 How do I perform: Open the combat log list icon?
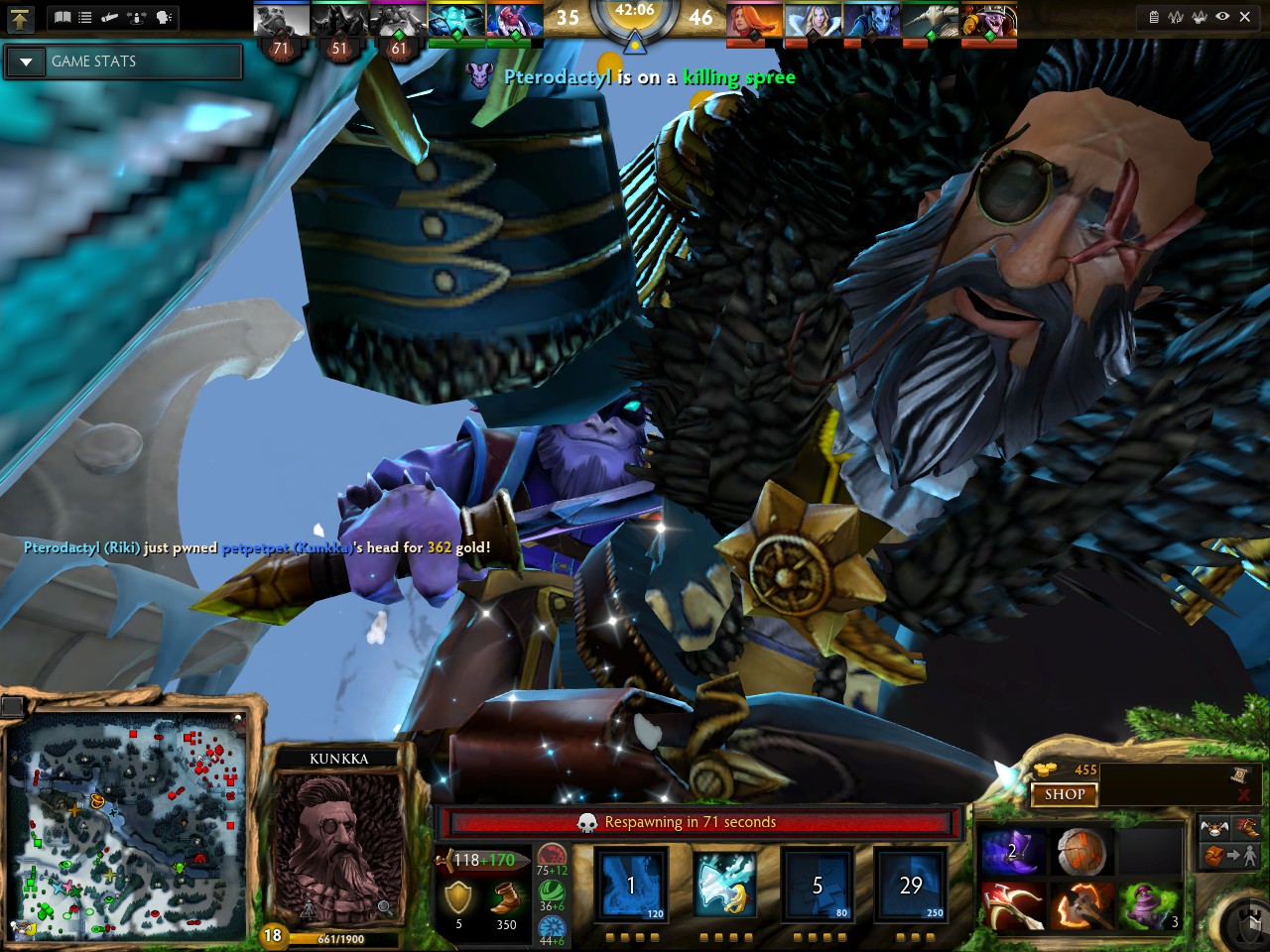pyautogui.click(x=84, y=17)
